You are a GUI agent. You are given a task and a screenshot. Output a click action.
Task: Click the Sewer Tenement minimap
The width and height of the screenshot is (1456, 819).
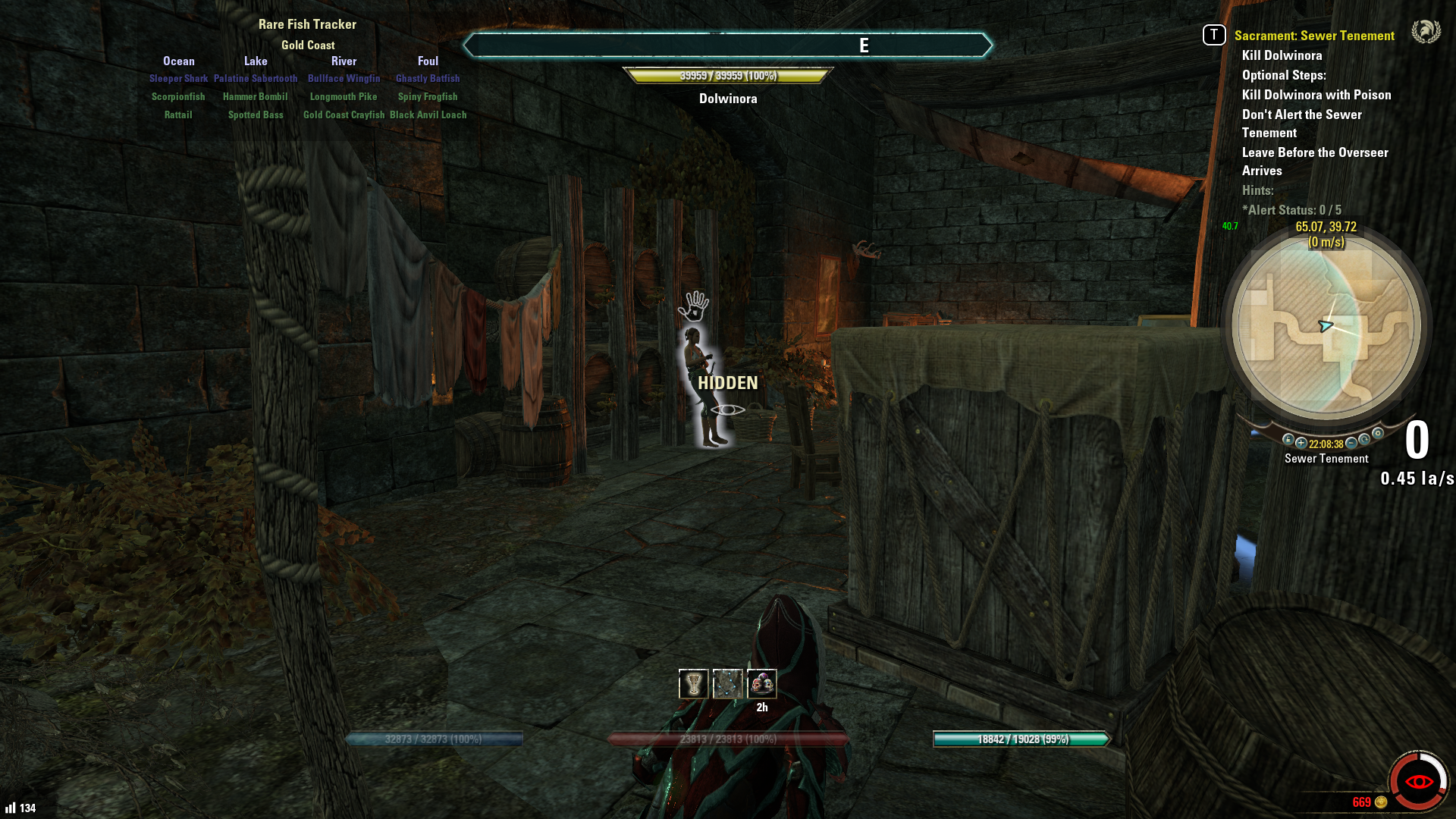[1326, 328]
